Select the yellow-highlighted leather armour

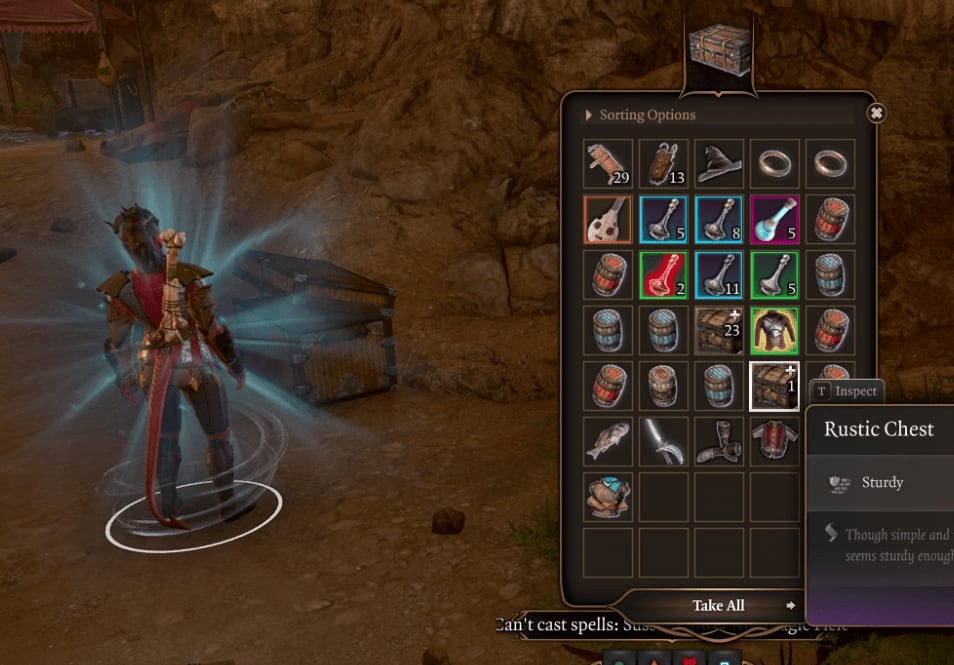tap(774, 331)
